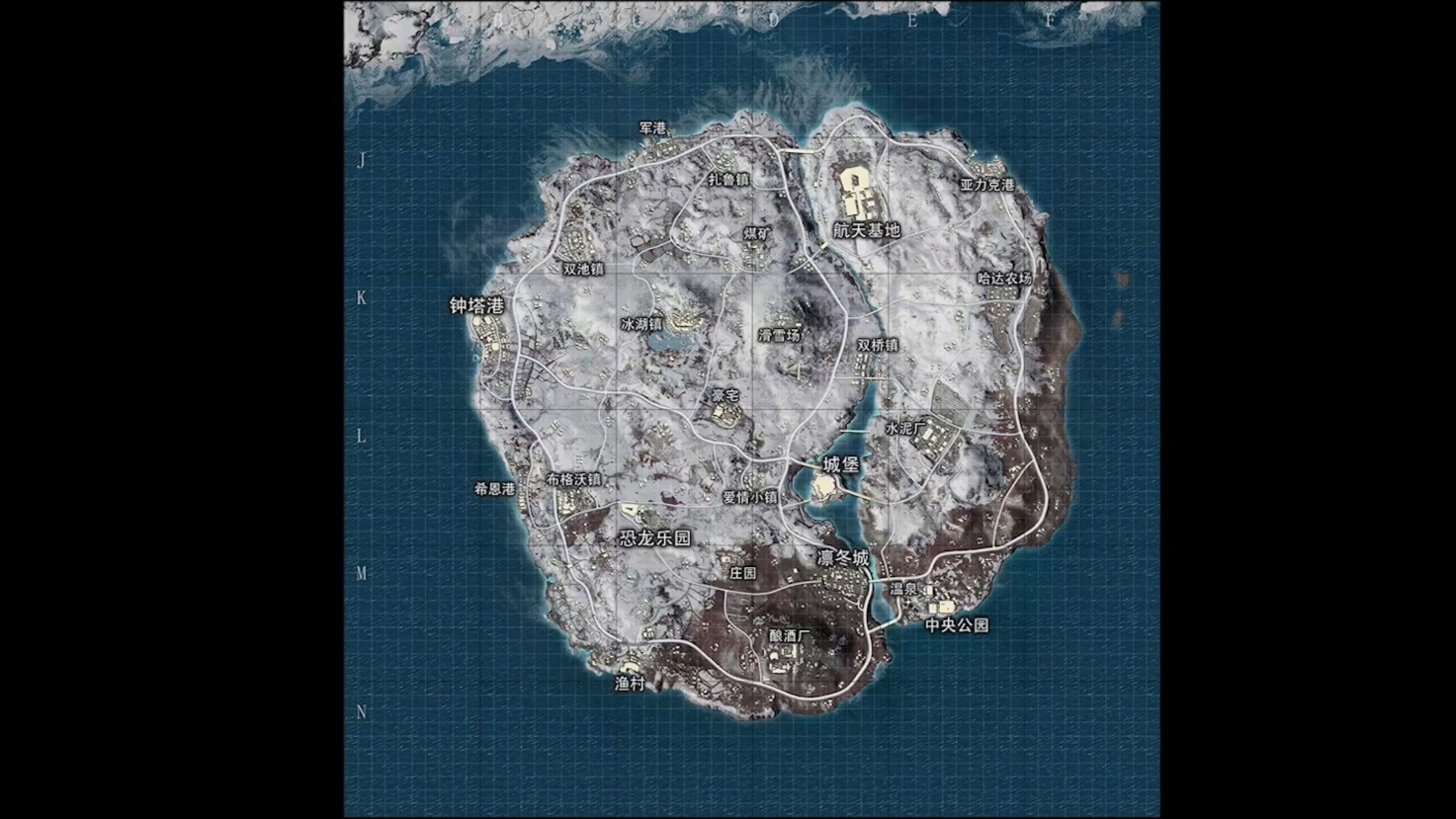Screen dimensions: 1456x819
Task: Mark 航天基地 on the map
Action: click(x=867, y=230)
